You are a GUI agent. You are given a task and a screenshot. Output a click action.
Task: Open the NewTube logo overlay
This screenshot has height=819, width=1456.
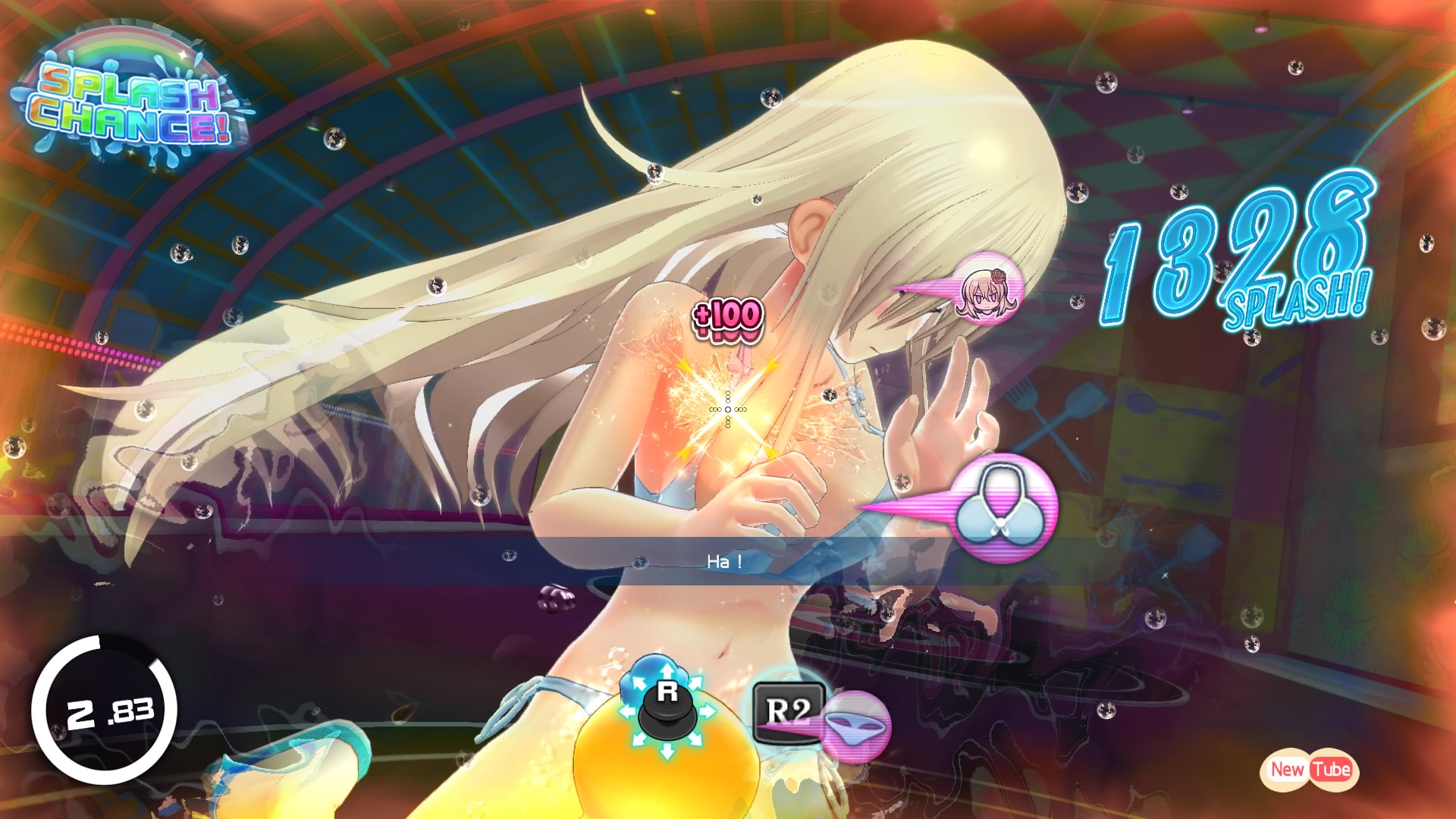(1310, 769)
